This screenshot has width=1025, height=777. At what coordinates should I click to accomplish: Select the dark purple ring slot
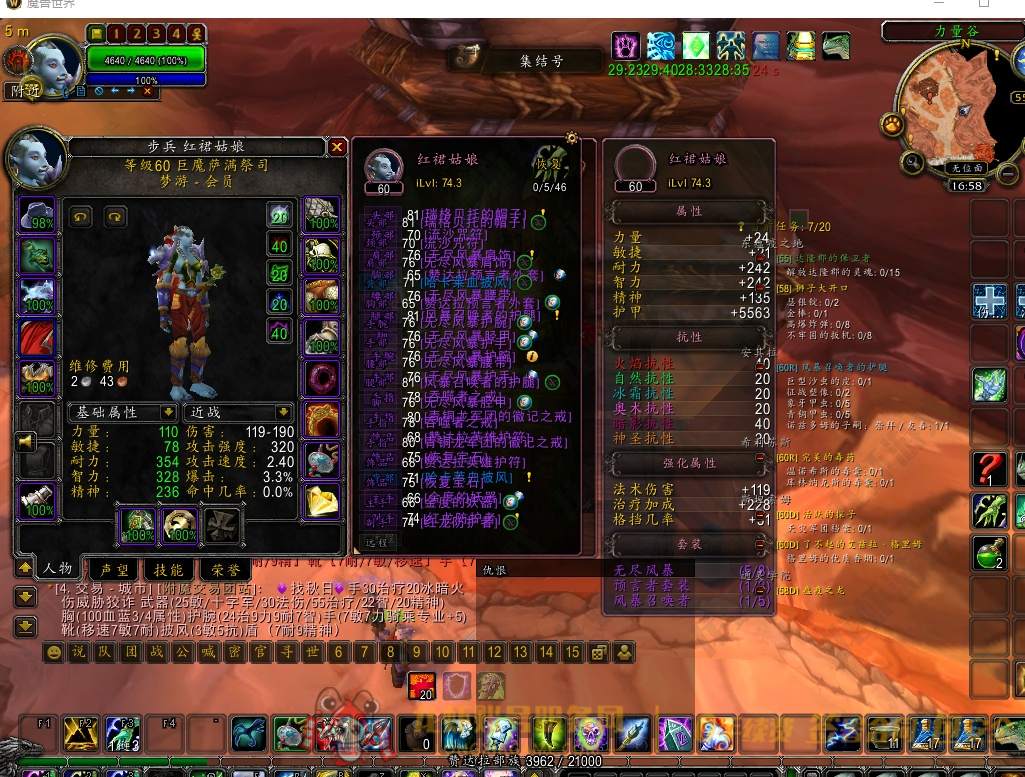coord(322,379)
